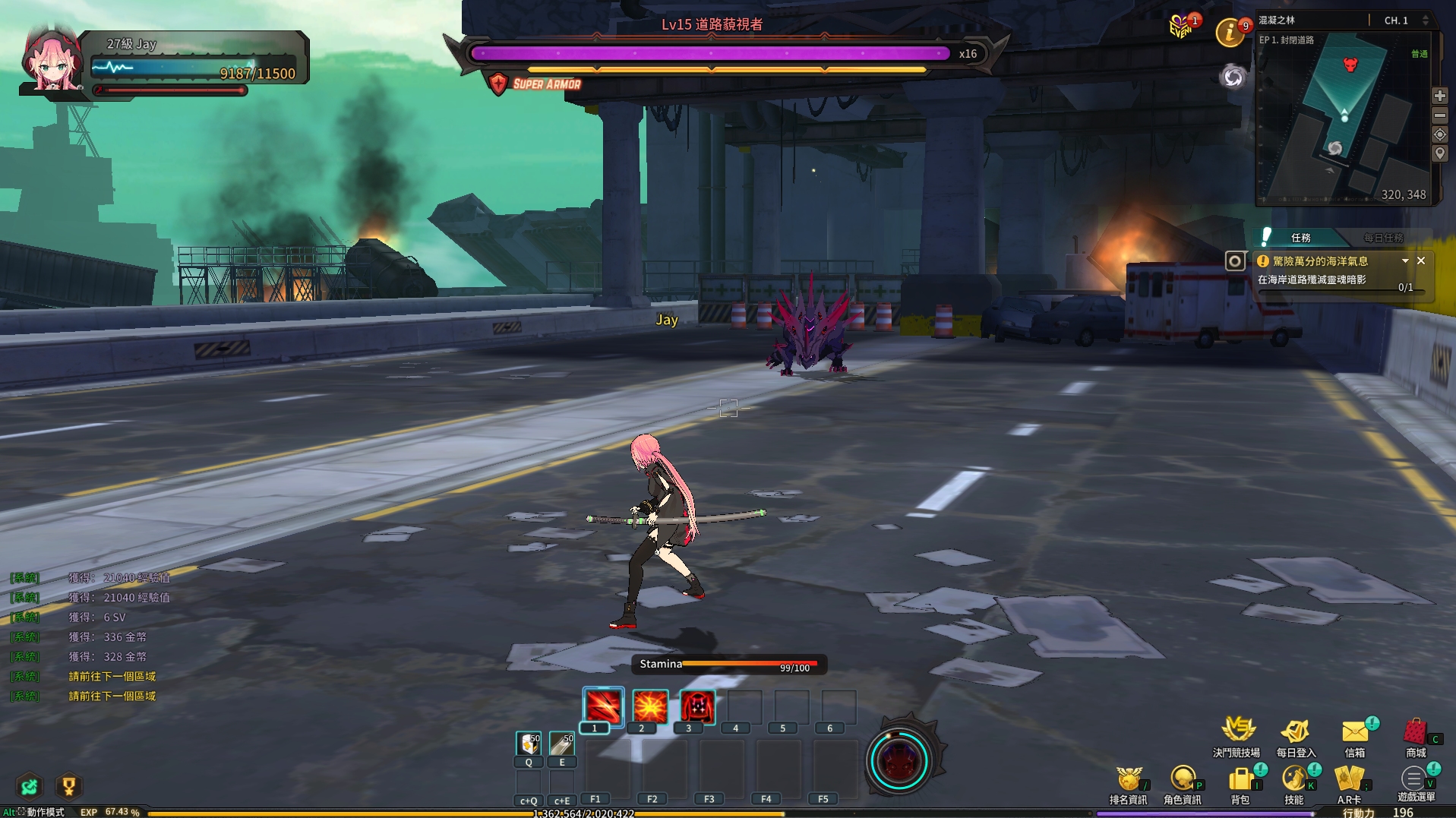
Task: Open the 技能 skills window
Action: [x=1294, y=780]
